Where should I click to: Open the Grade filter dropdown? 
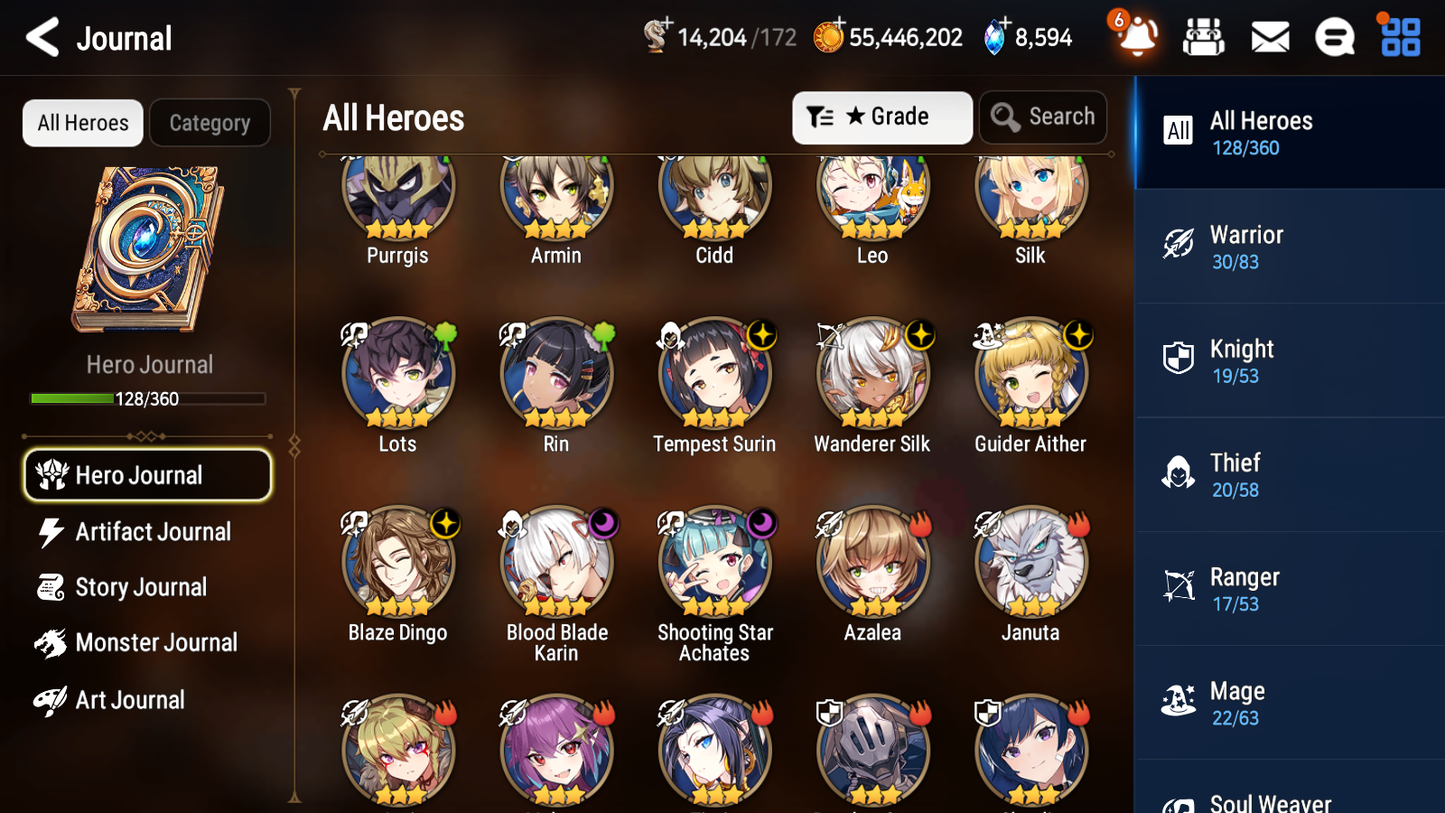point(881,117)
